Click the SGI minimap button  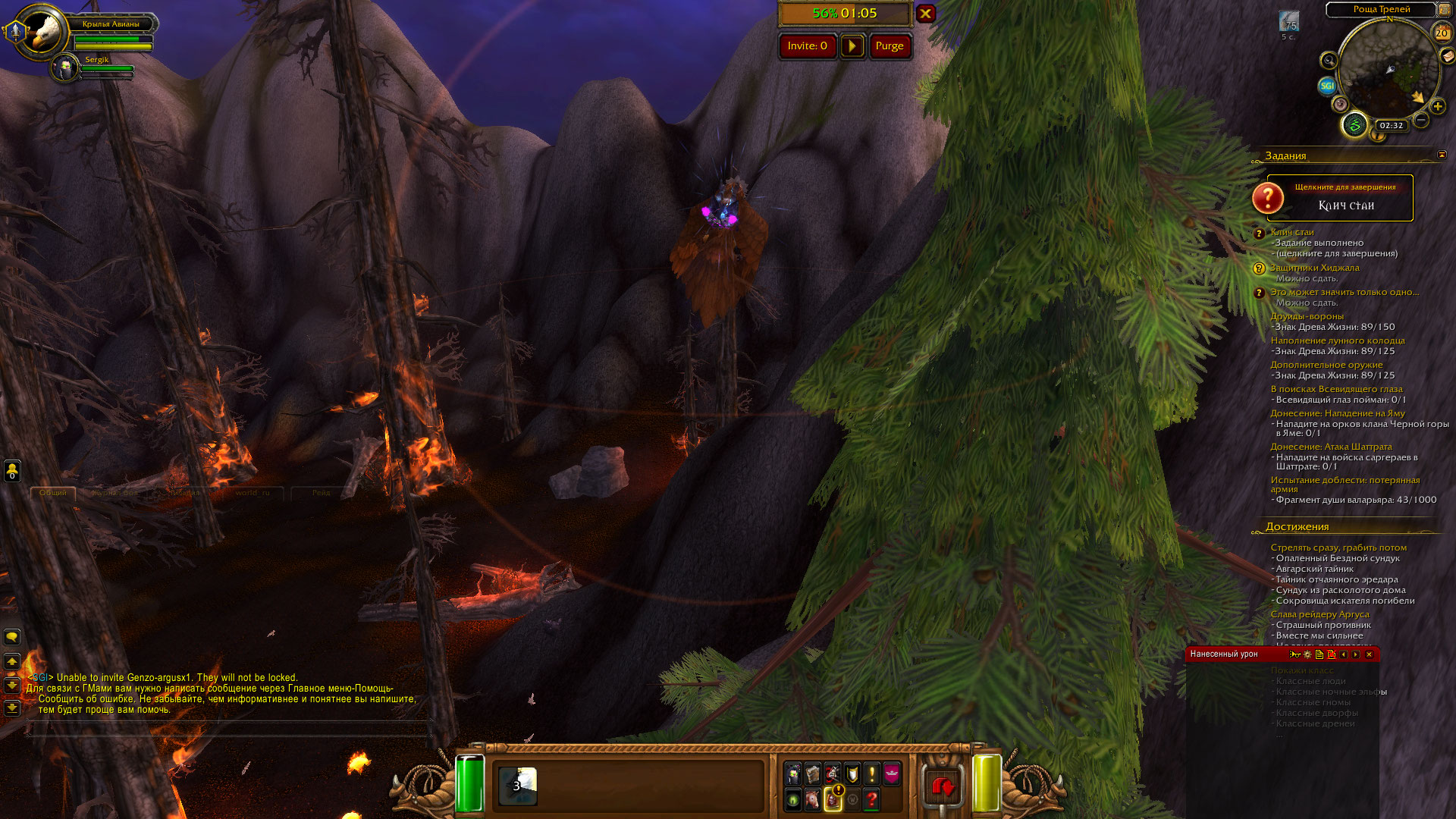(x=1327, y=86)
